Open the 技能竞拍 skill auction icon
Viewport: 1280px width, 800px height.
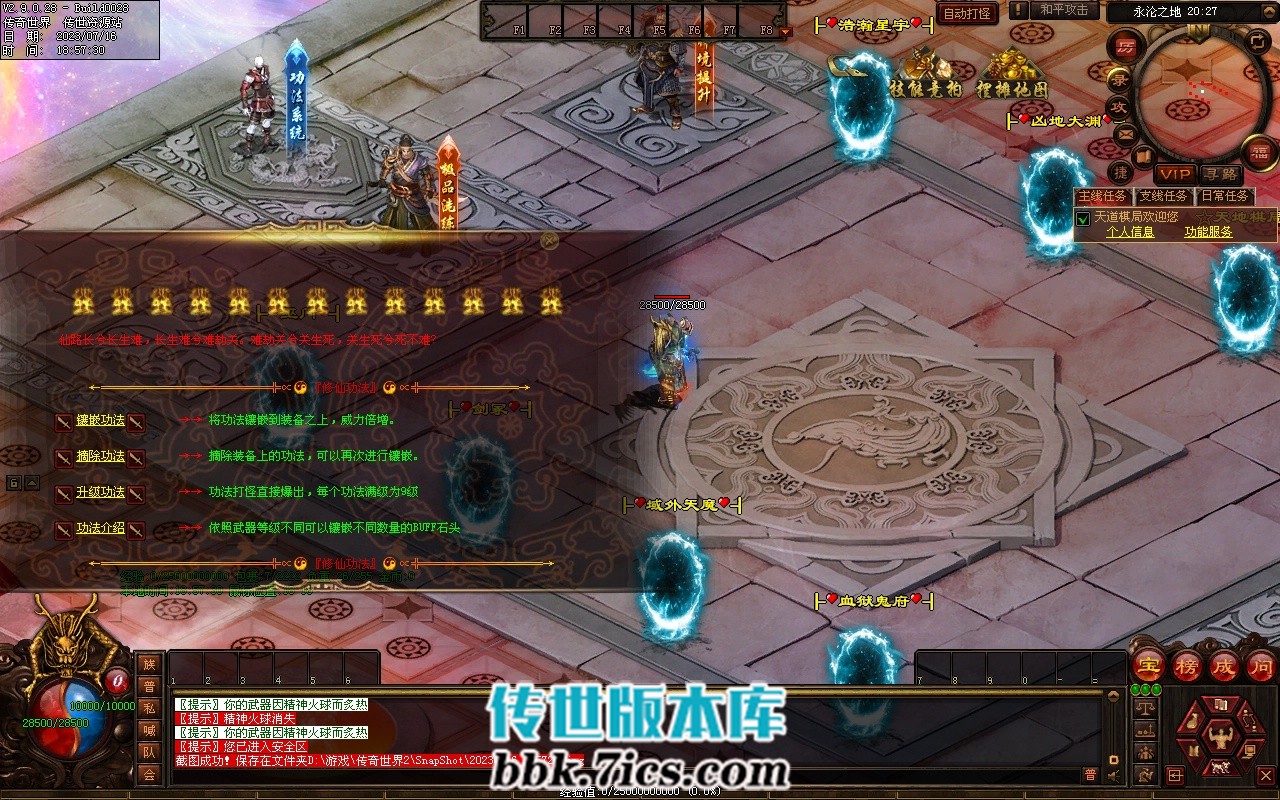[925, 75]
